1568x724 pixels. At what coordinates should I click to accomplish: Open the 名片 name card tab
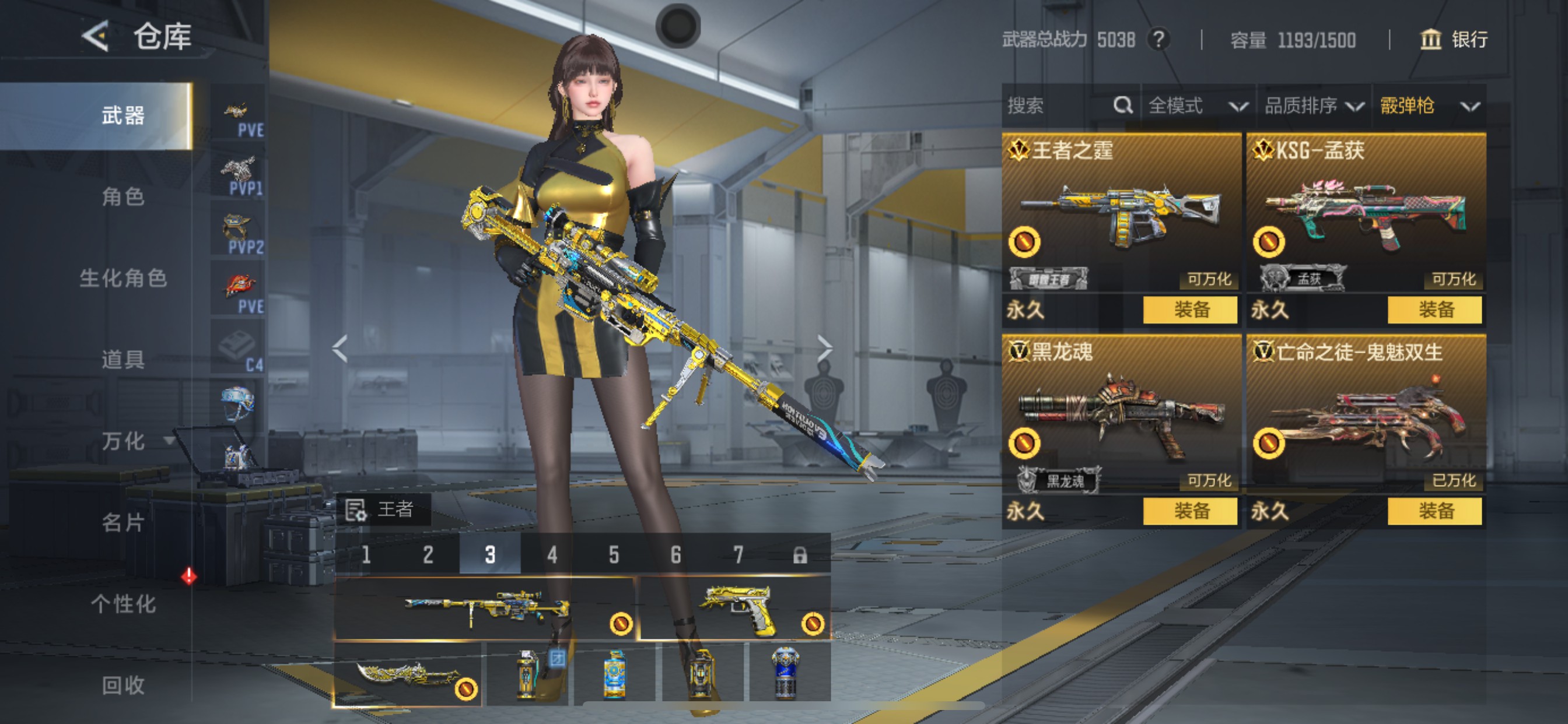[123, 523]
